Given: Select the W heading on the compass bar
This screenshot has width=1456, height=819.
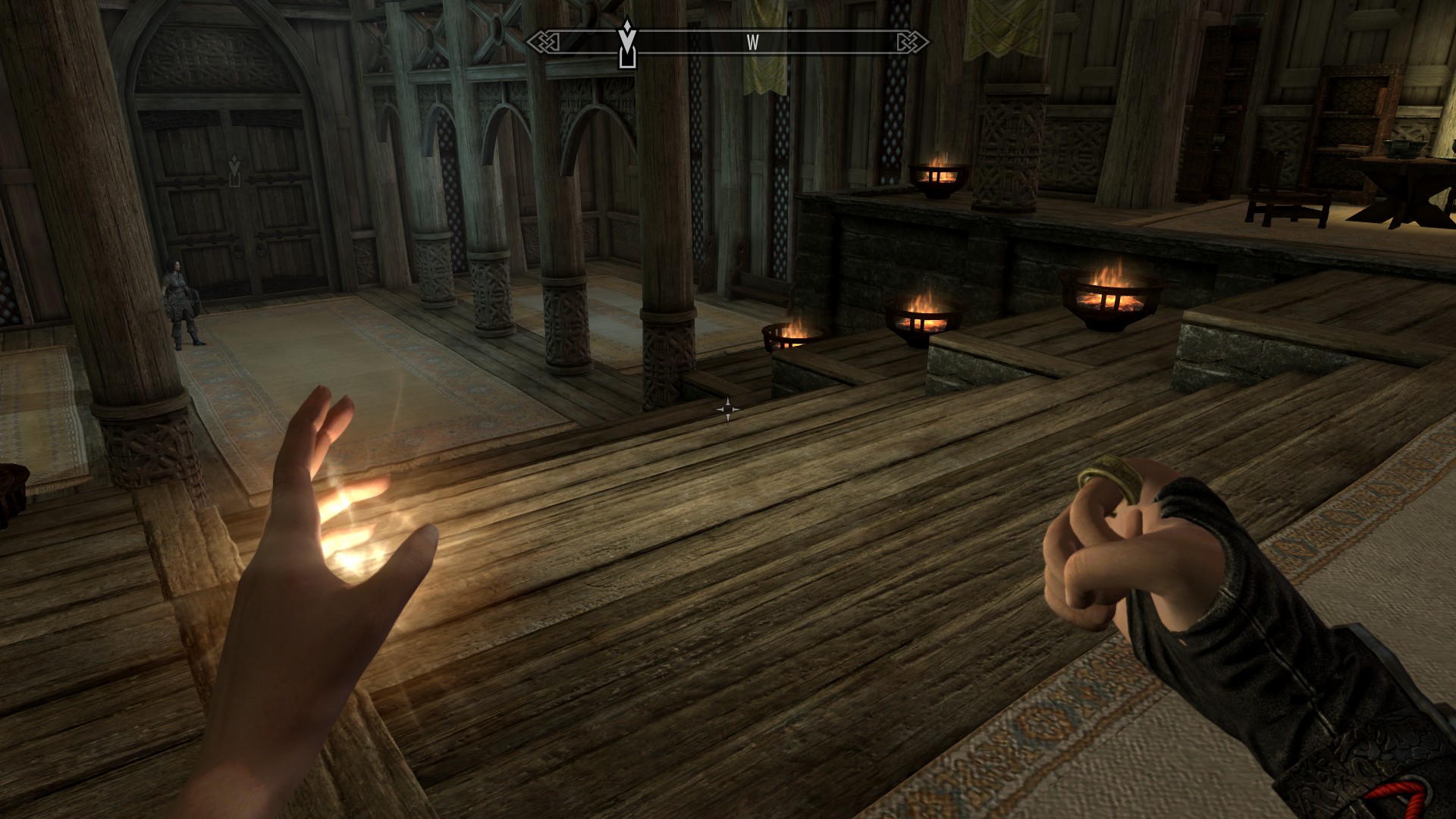Looking at the screenshot, I should click(752, 43).
